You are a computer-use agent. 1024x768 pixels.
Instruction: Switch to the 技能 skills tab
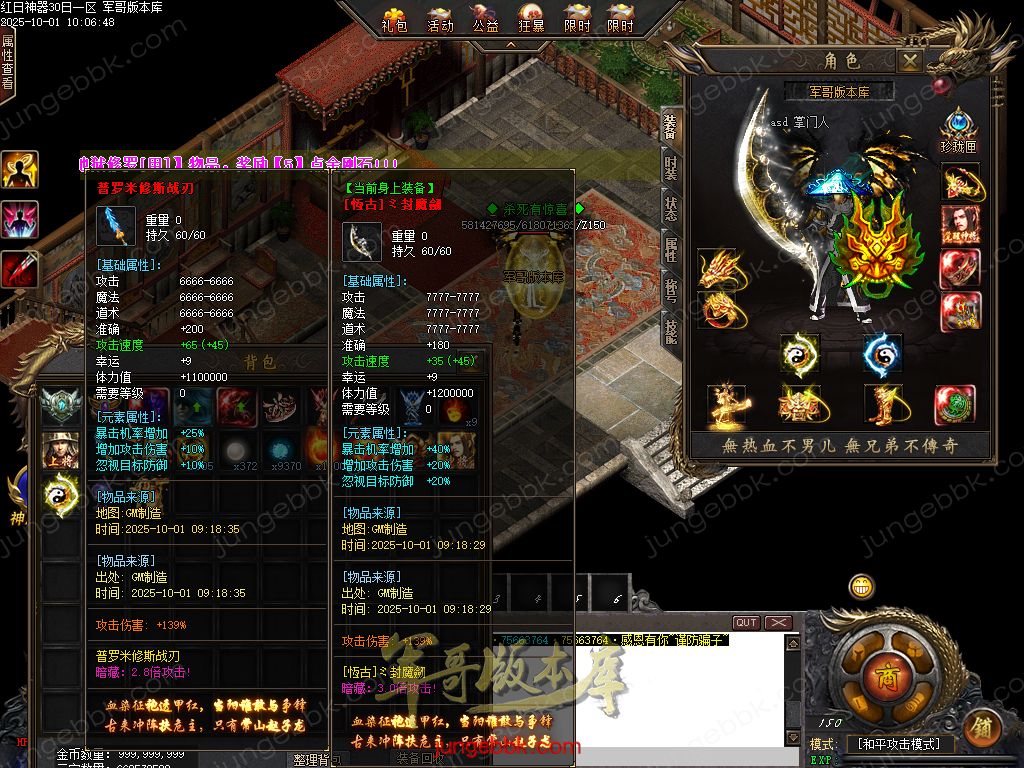point(671,330)
